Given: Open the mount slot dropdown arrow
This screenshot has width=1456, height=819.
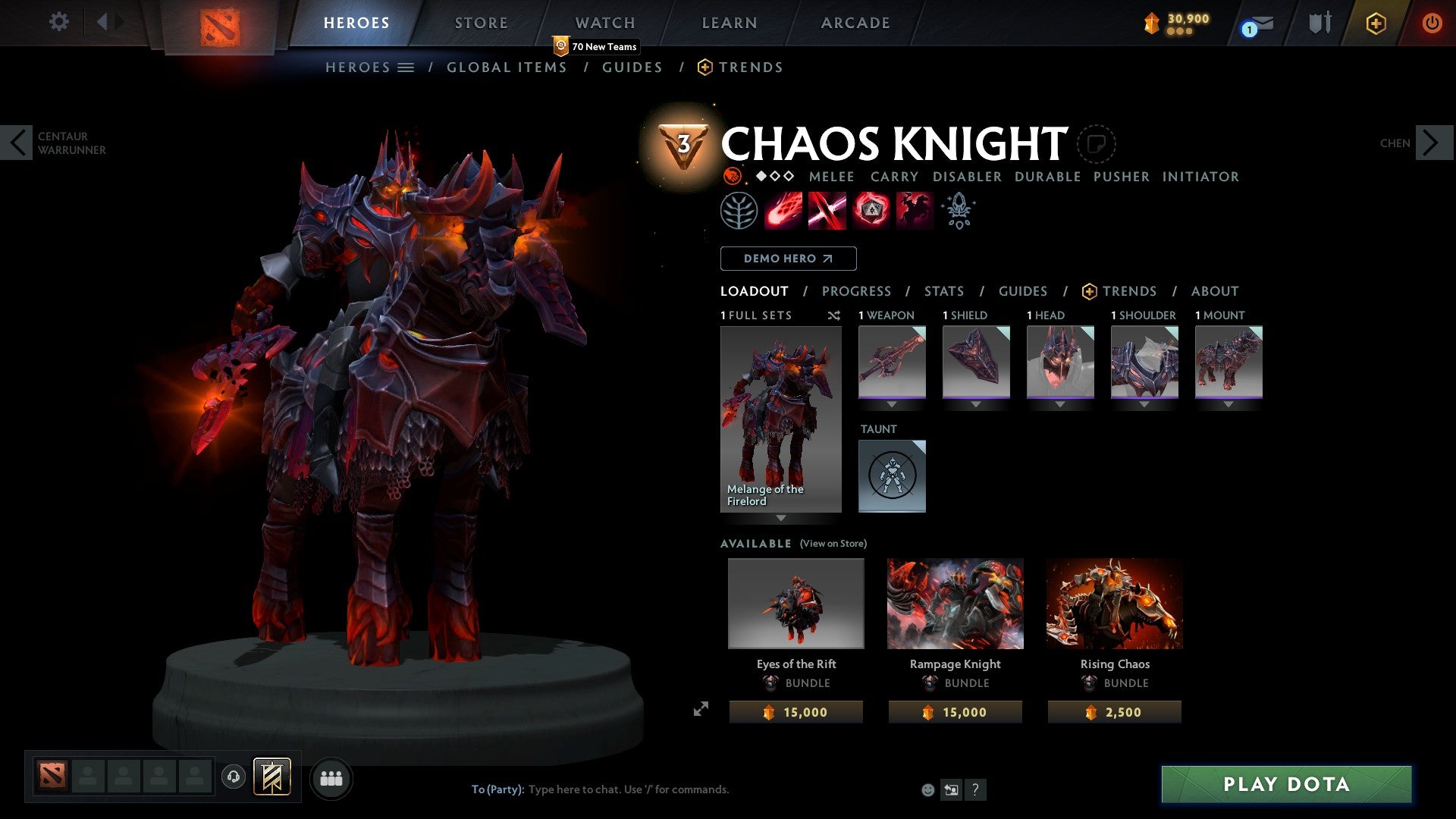Looking at the screenshot, I should pyautogui.click(x=1228, y=404).
